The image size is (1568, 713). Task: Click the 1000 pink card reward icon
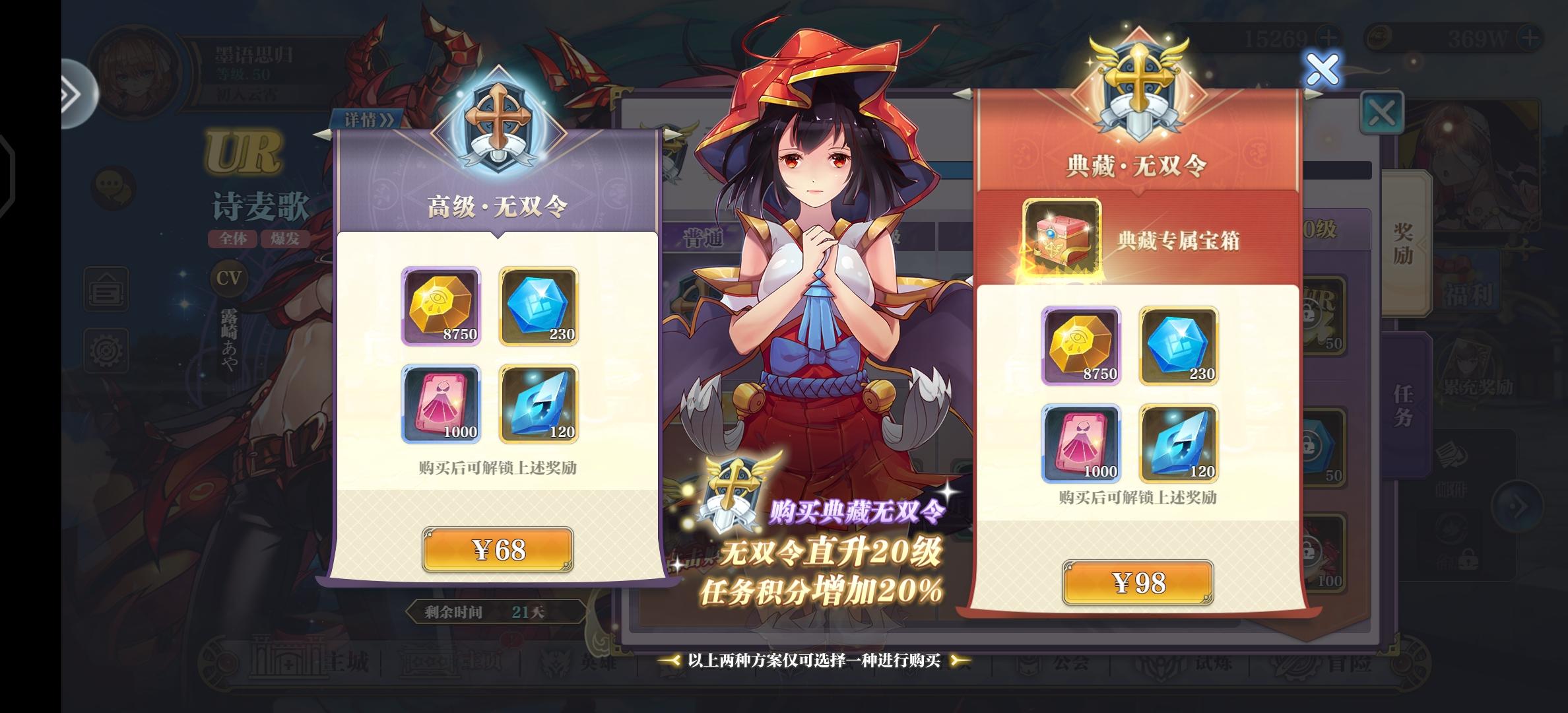point(441,403)
